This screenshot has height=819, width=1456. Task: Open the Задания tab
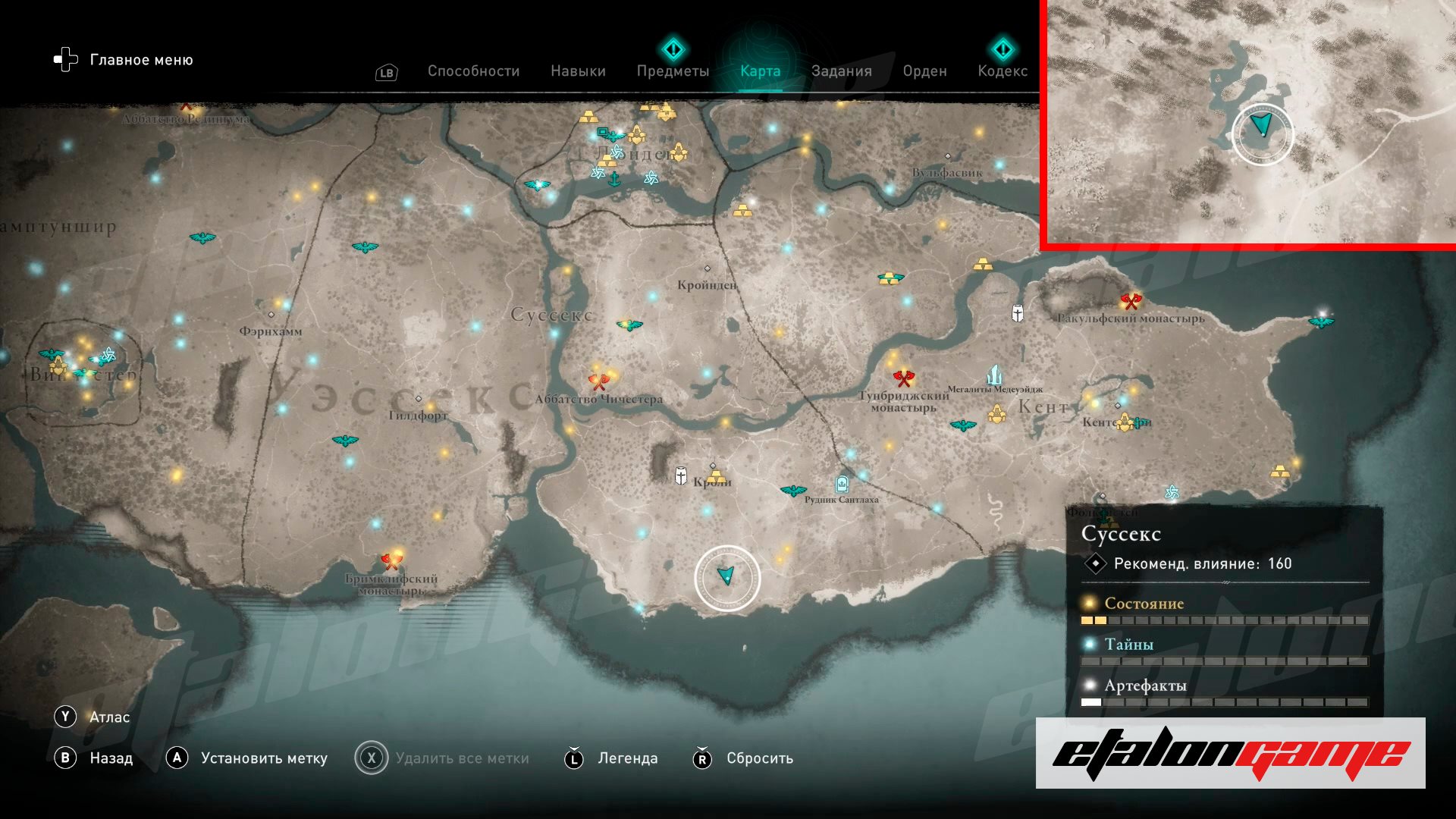coord(841,71)
